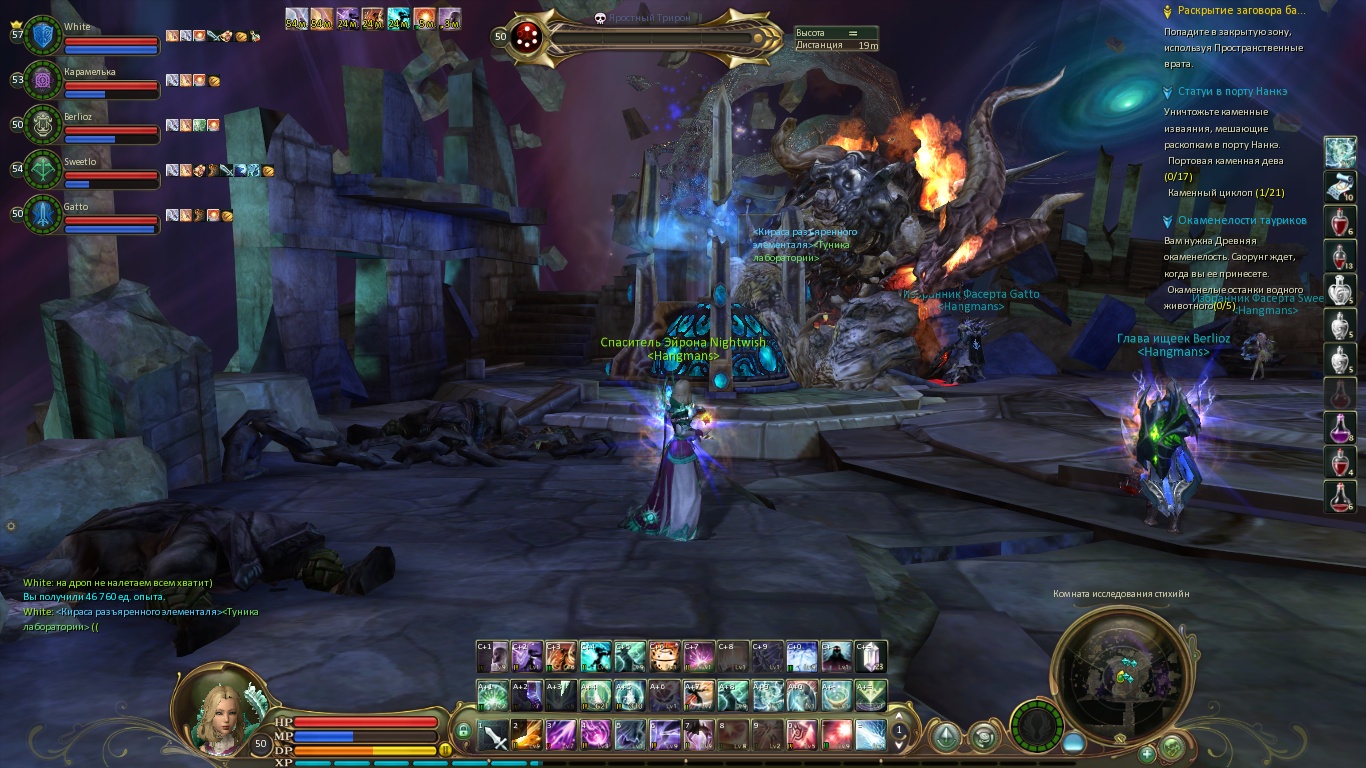Open the minimap view
Viewport: 1366px width, 768px height.
click(x=1120, y=672)
